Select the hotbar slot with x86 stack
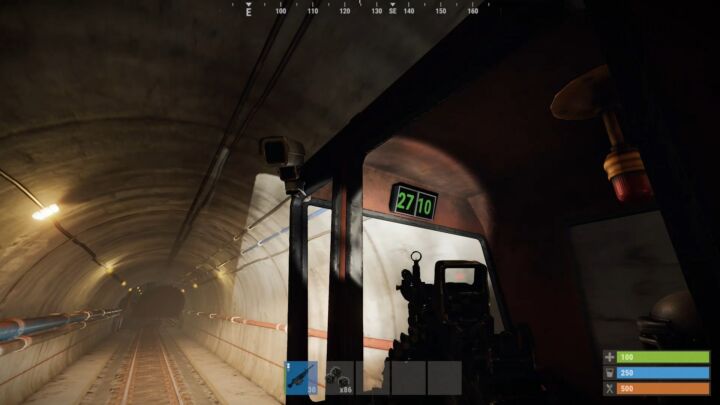The height and width of the screenshot is (405, 720). pyautogui.click(x=339, y=377)
